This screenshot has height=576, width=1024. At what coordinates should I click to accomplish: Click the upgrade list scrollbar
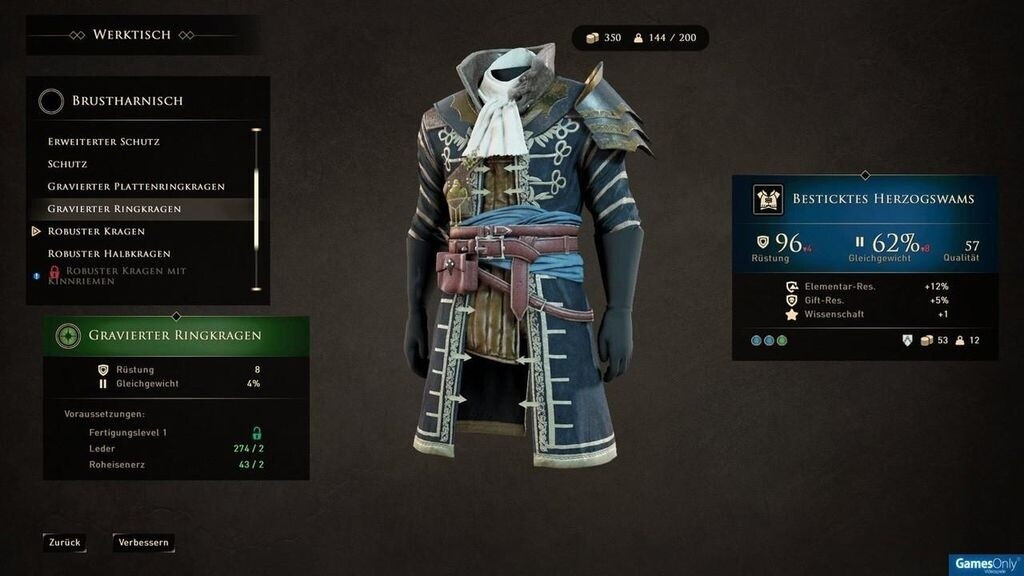click(x=256, y=200)
